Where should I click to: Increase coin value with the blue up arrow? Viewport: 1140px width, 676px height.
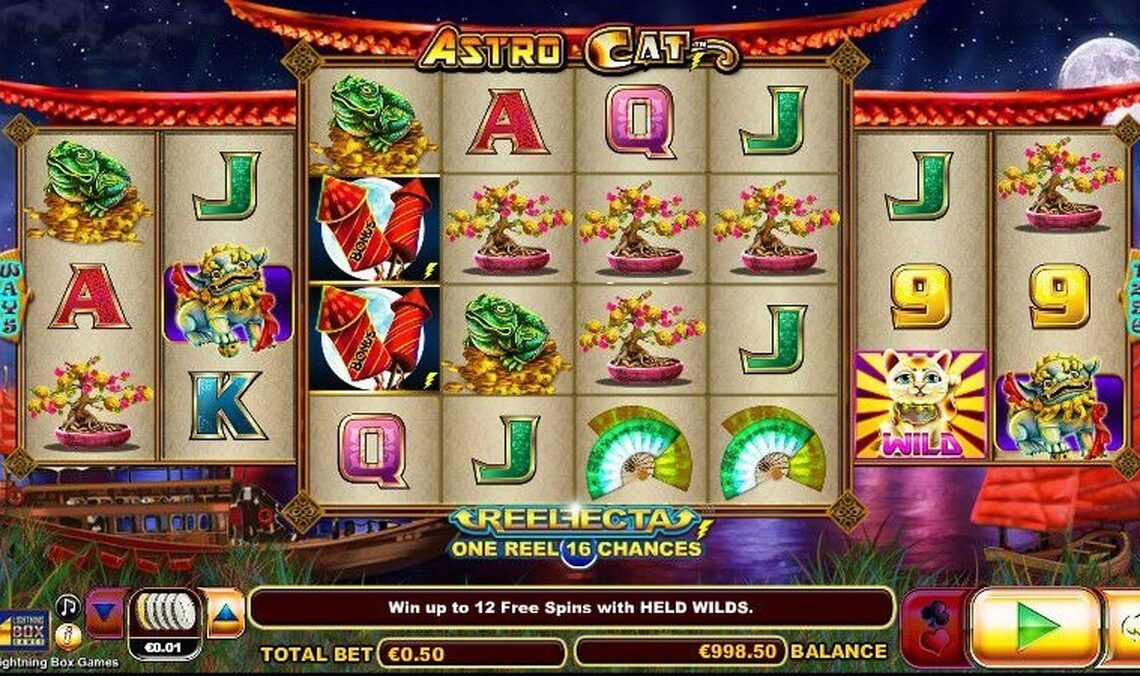coord(225,613)
